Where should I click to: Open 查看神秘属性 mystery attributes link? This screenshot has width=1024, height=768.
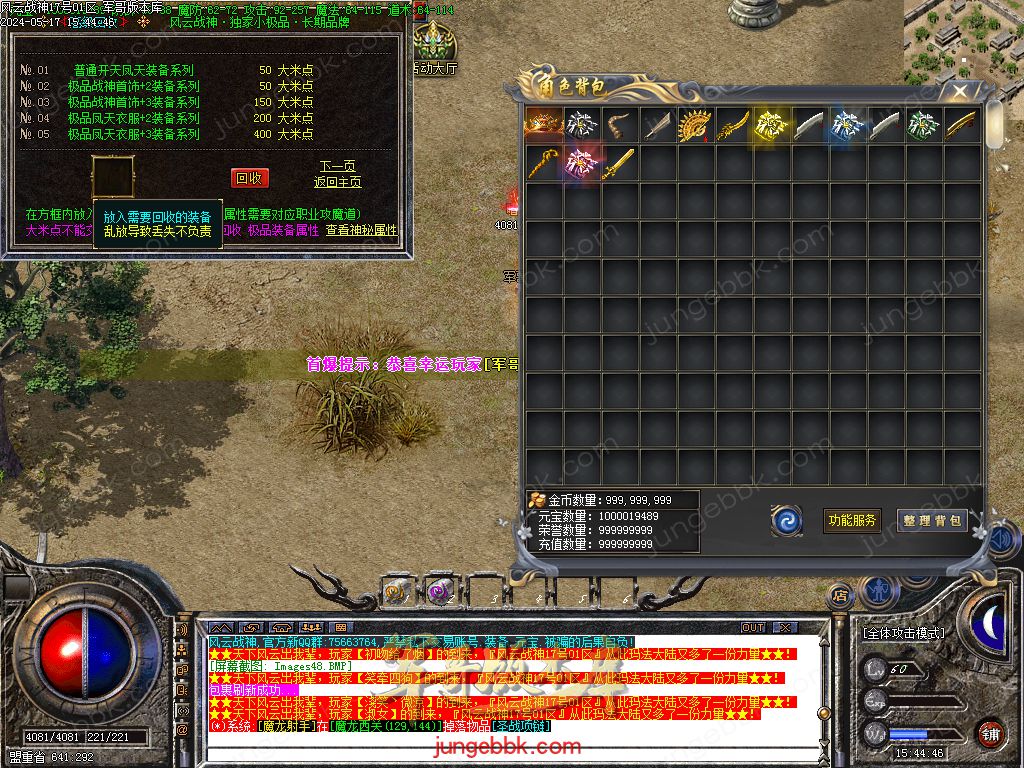(x=361, y=230)
